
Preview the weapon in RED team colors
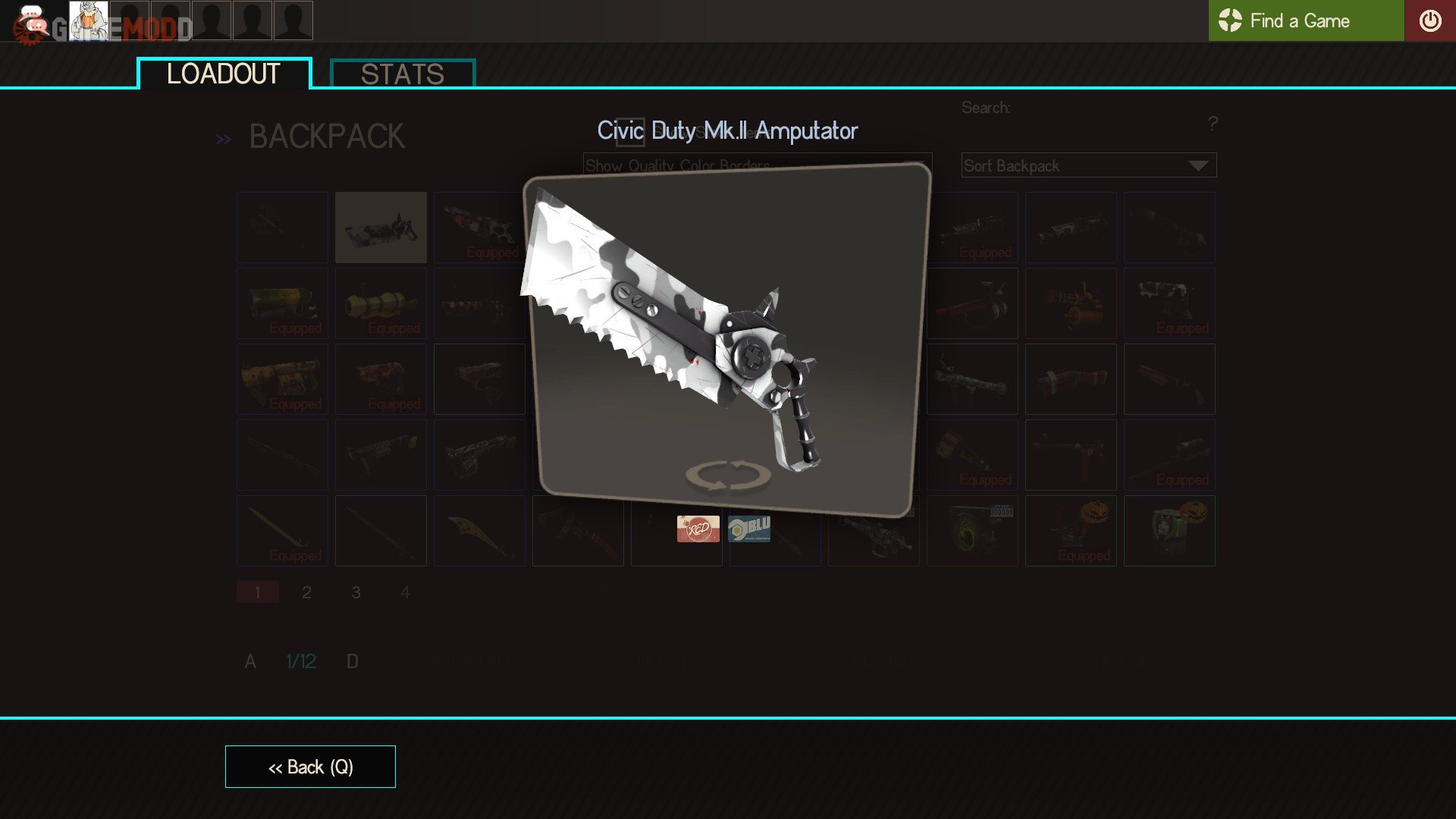698,529
